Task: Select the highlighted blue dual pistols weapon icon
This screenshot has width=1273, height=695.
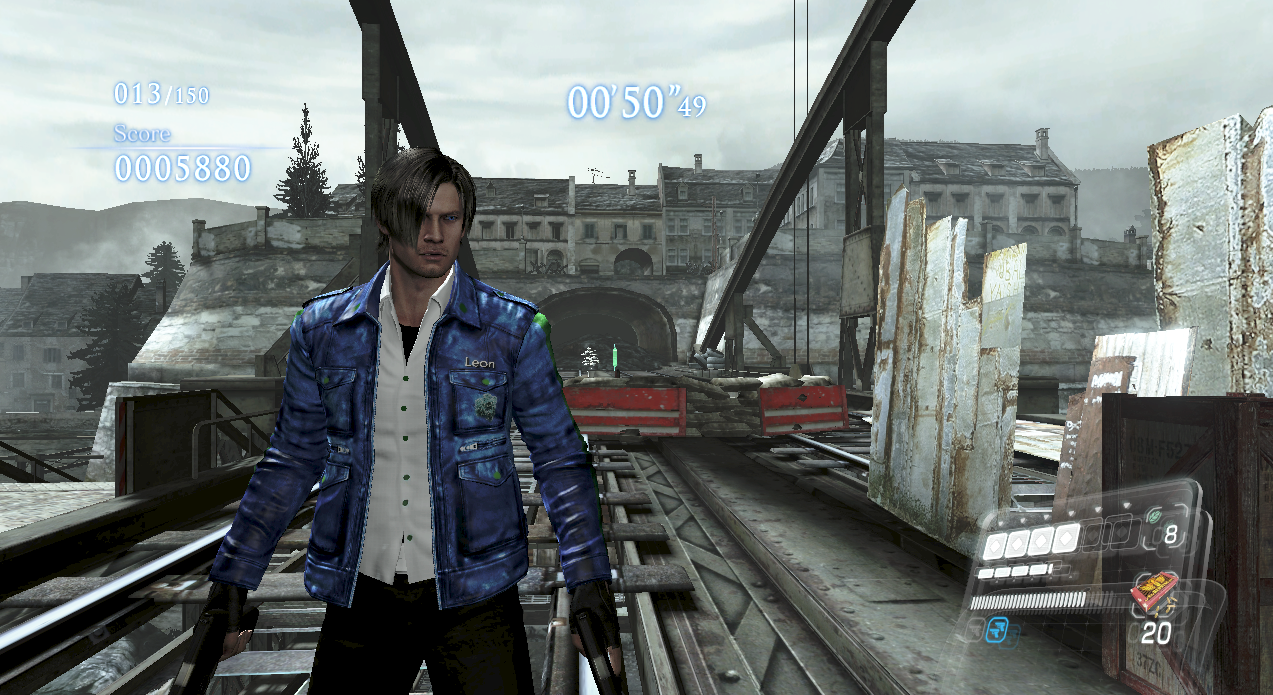Action: 997,629
